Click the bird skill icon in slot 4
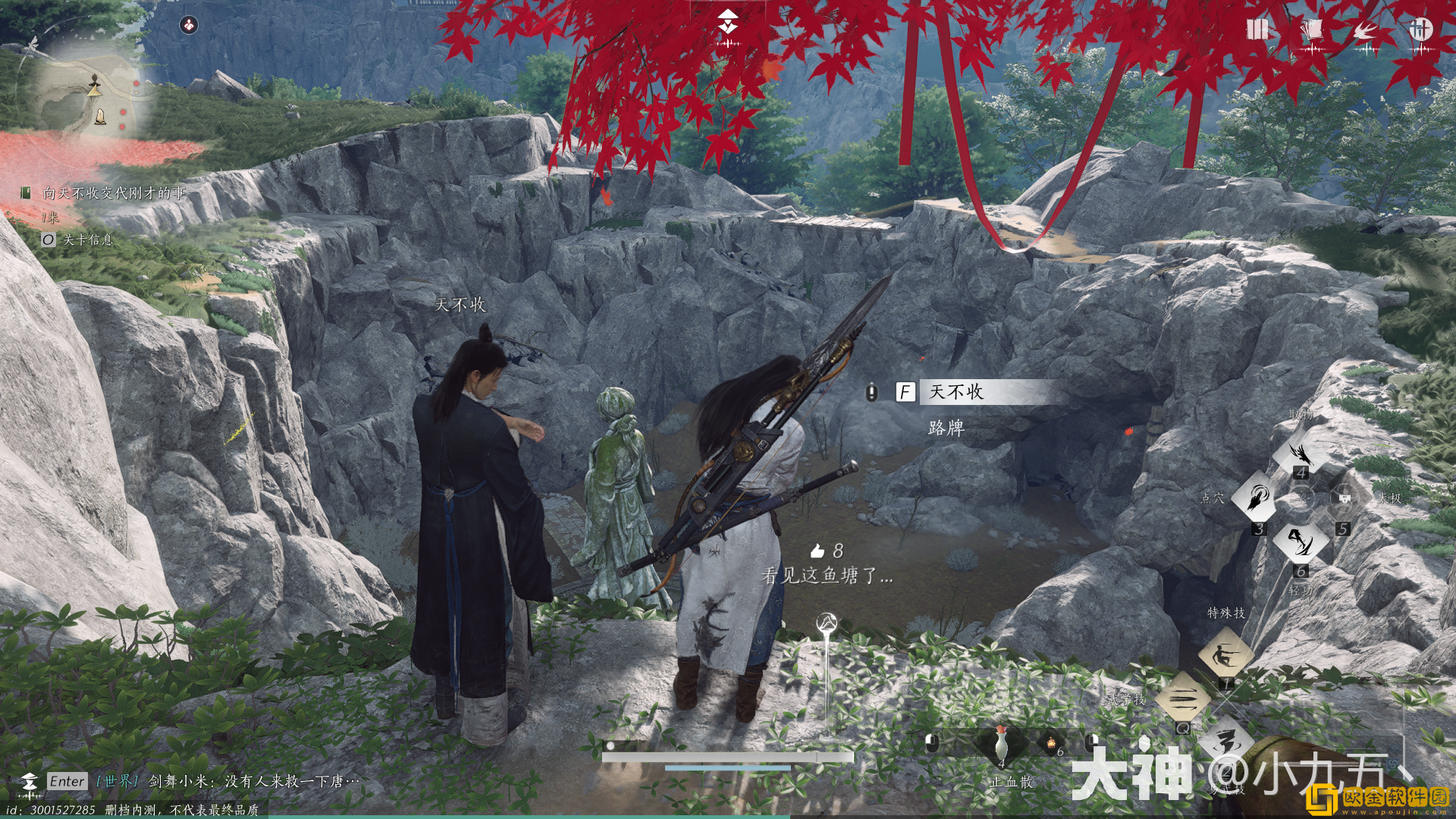This screenshot has width=1456, height=819. (x=1302, y=453)
